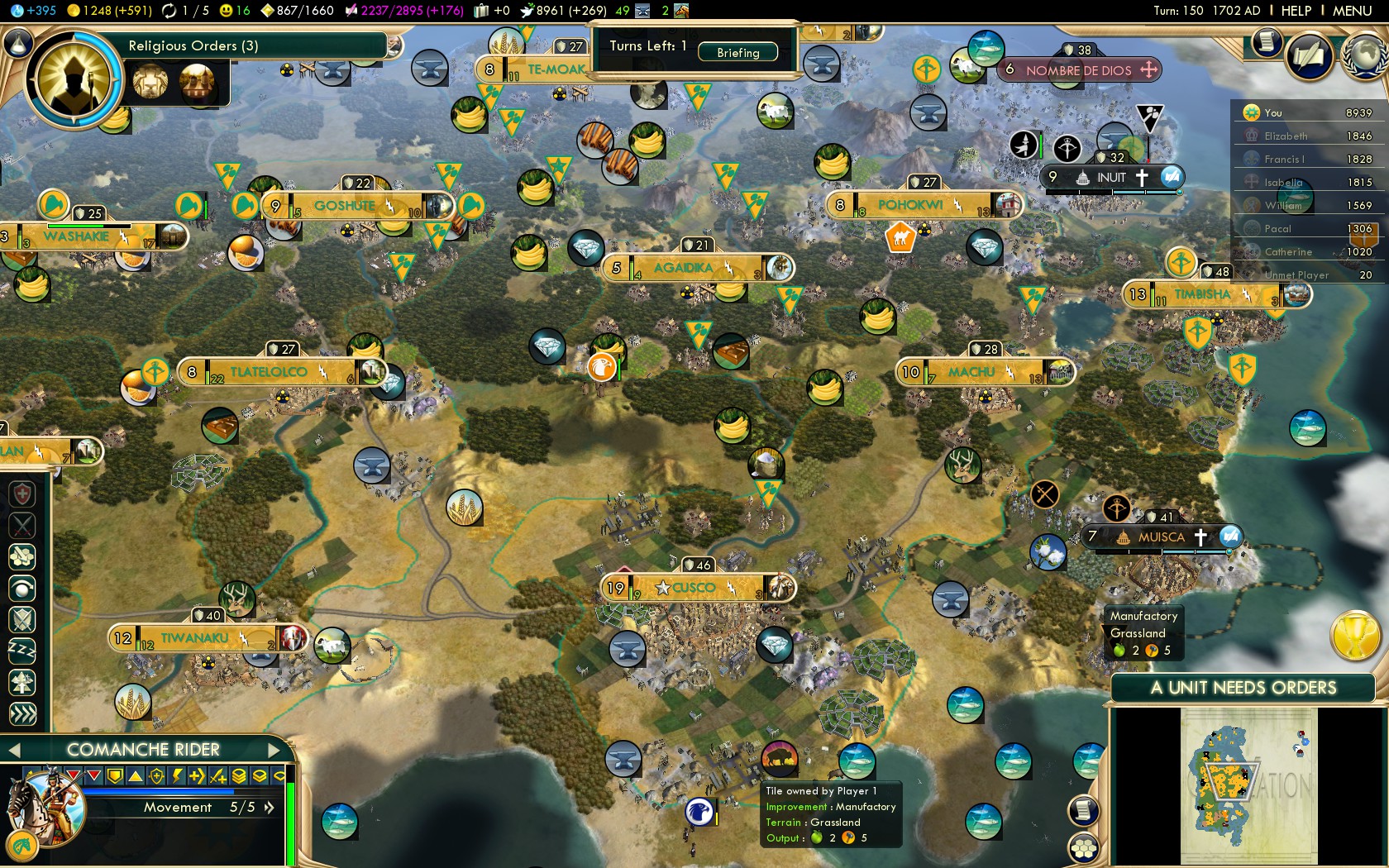Image resolution: width=1389 pixels, height=868 pixels.
Task: Activate the fortify crossed-swords shield action
Action: coord(22,619)
